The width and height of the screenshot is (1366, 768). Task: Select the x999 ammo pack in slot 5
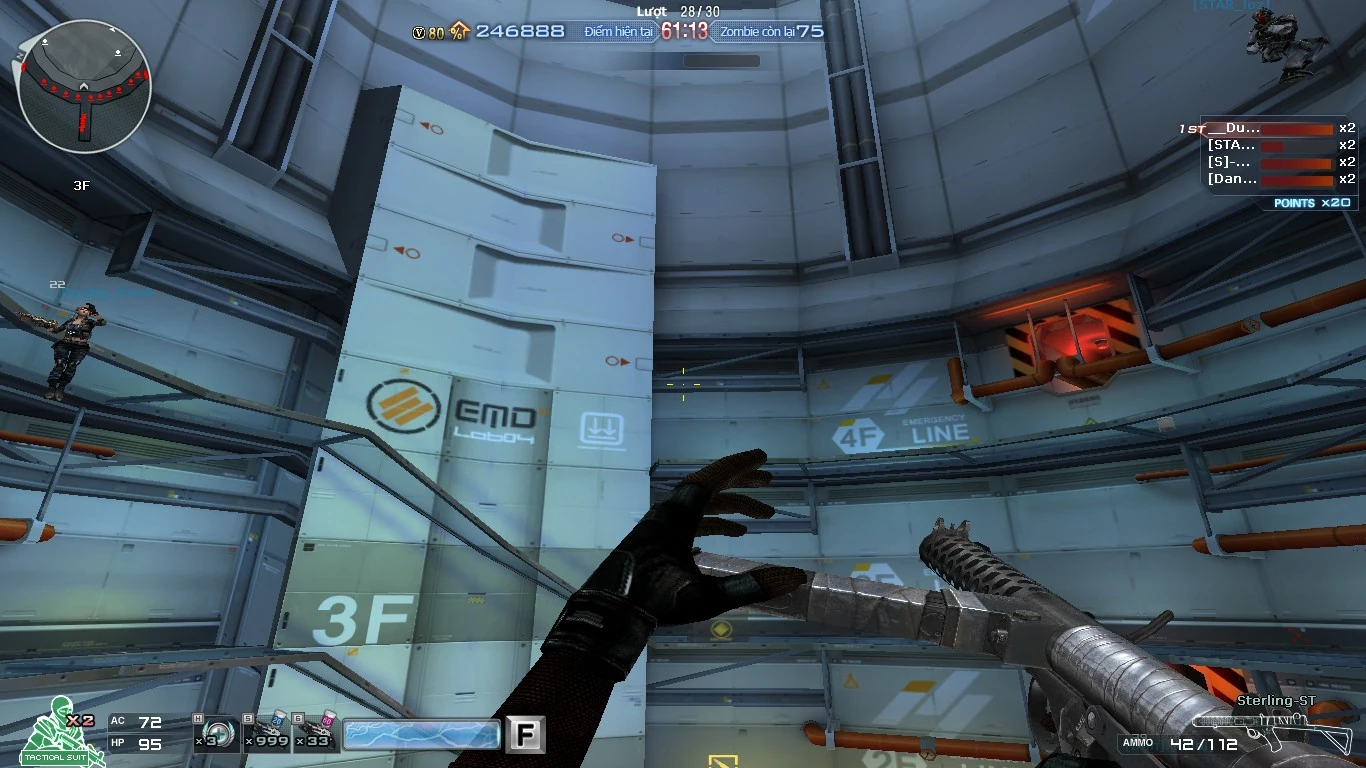(265, 733)
